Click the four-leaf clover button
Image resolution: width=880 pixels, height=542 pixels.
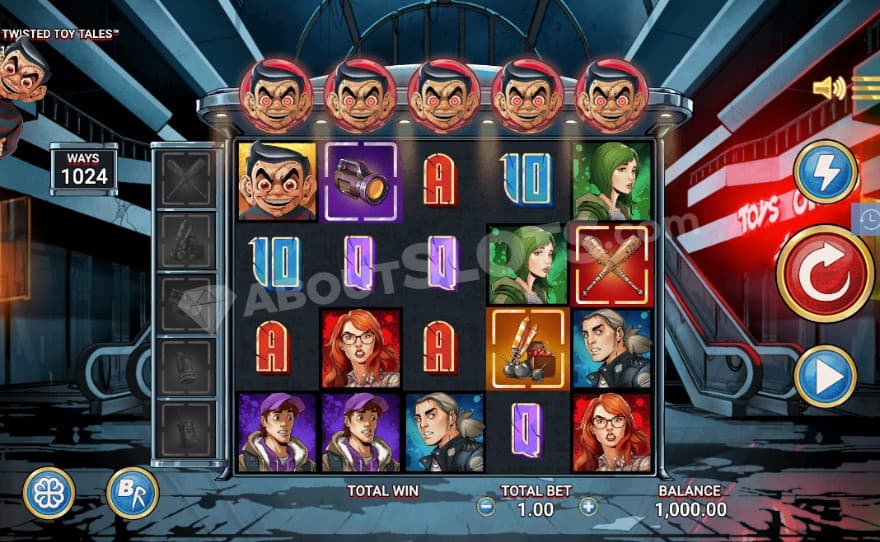tap(49, 493)
